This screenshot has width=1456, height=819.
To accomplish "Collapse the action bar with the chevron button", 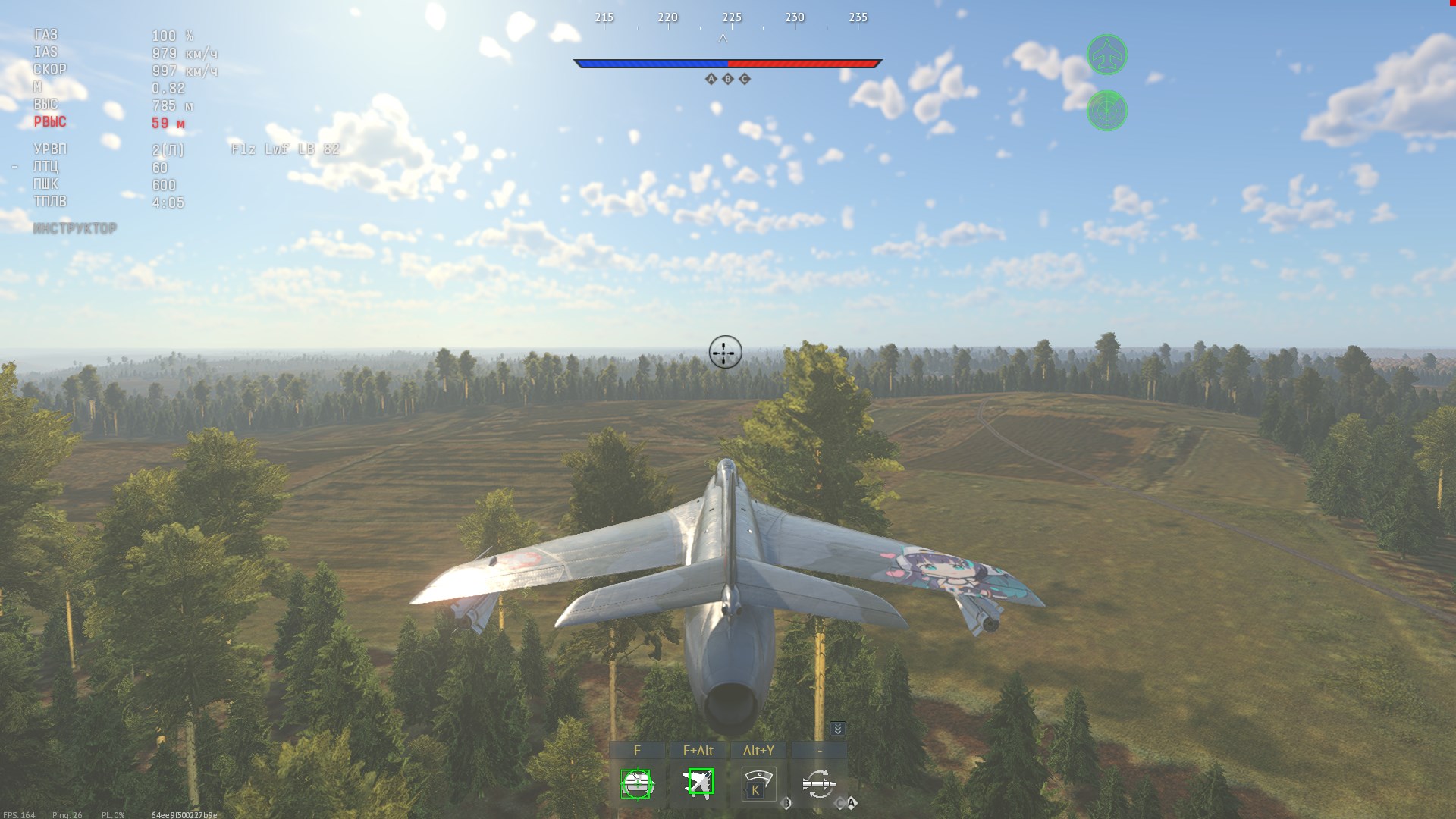I will pyautogui.click(x=837, y=729).
